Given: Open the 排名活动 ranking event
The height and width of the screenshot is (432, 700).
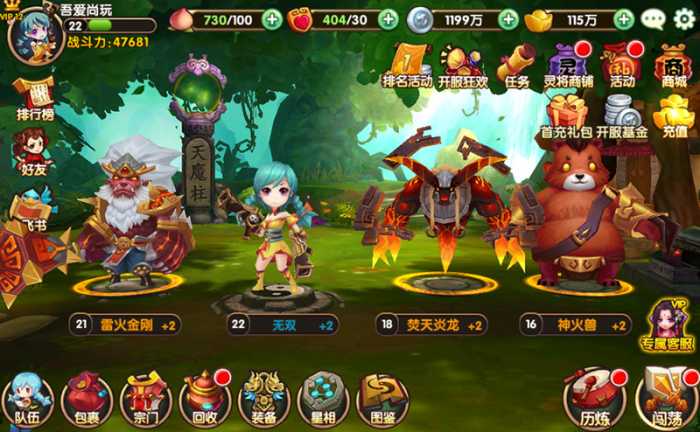Looking at the screenshot, I should pyautogui.click(x=406, y=65).
